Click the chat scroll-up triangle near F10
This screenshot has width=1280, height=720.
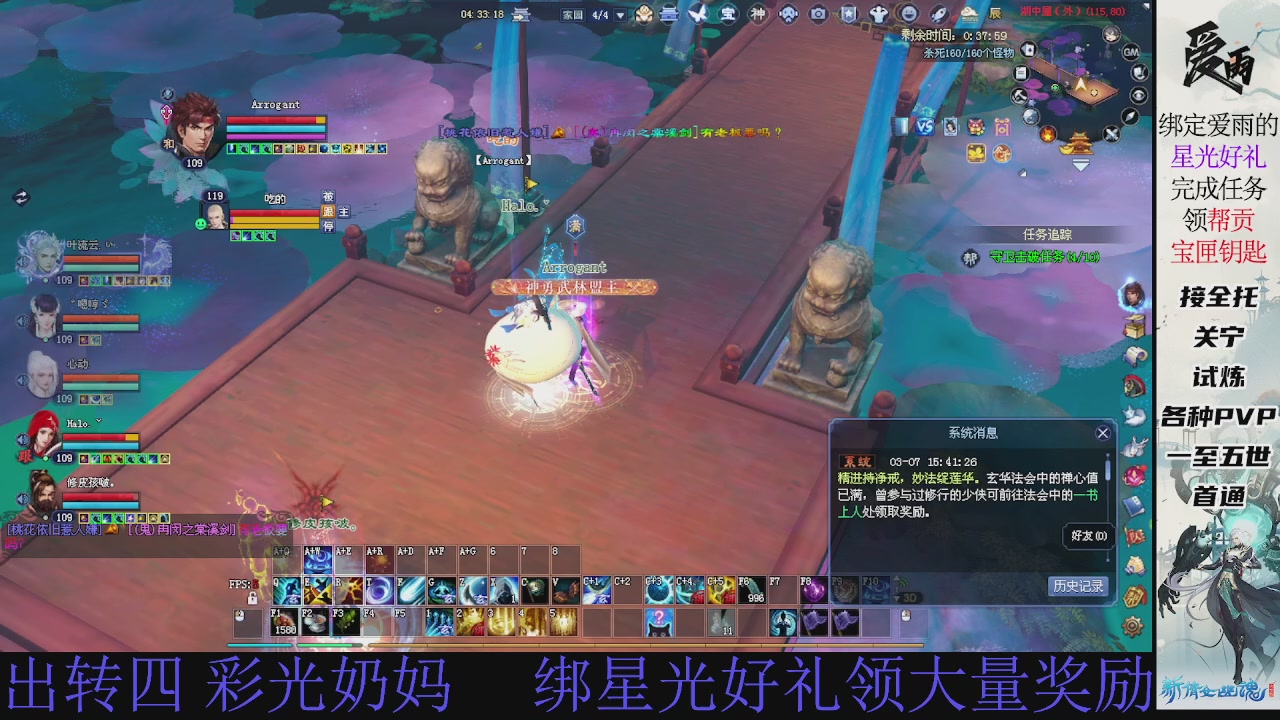tap(896, 578)
